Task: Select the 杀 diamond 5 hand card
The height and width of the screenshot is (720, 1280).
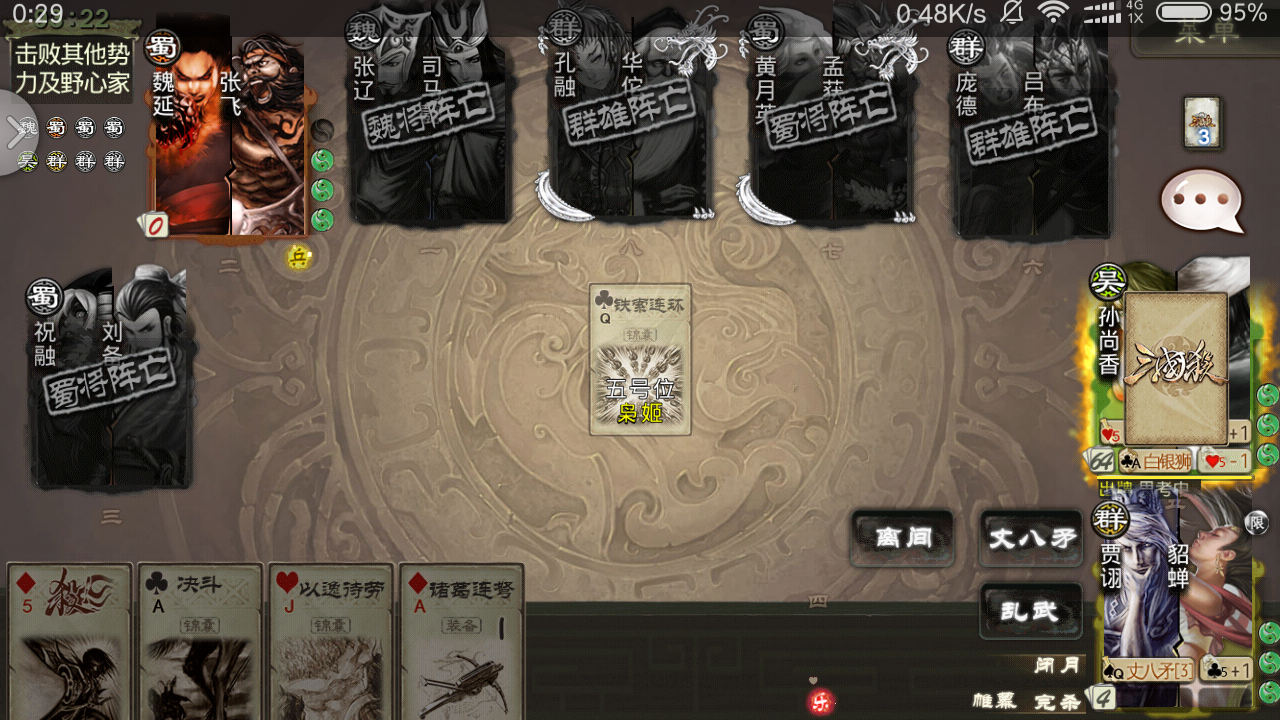Action: pos(70,642)
